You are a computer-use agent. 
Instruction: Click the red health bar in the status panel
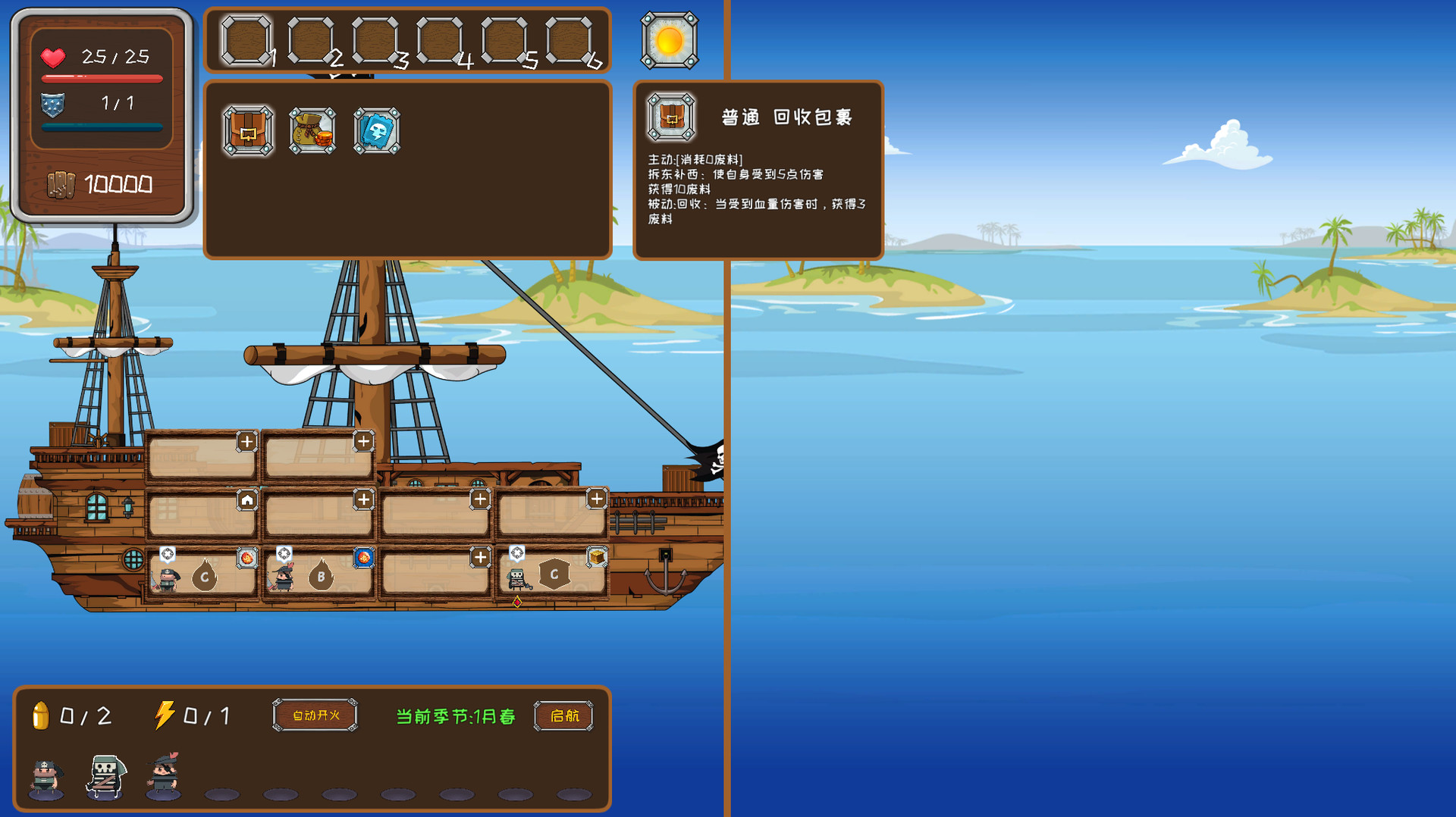pyautogui.click(x=102, y=78)
